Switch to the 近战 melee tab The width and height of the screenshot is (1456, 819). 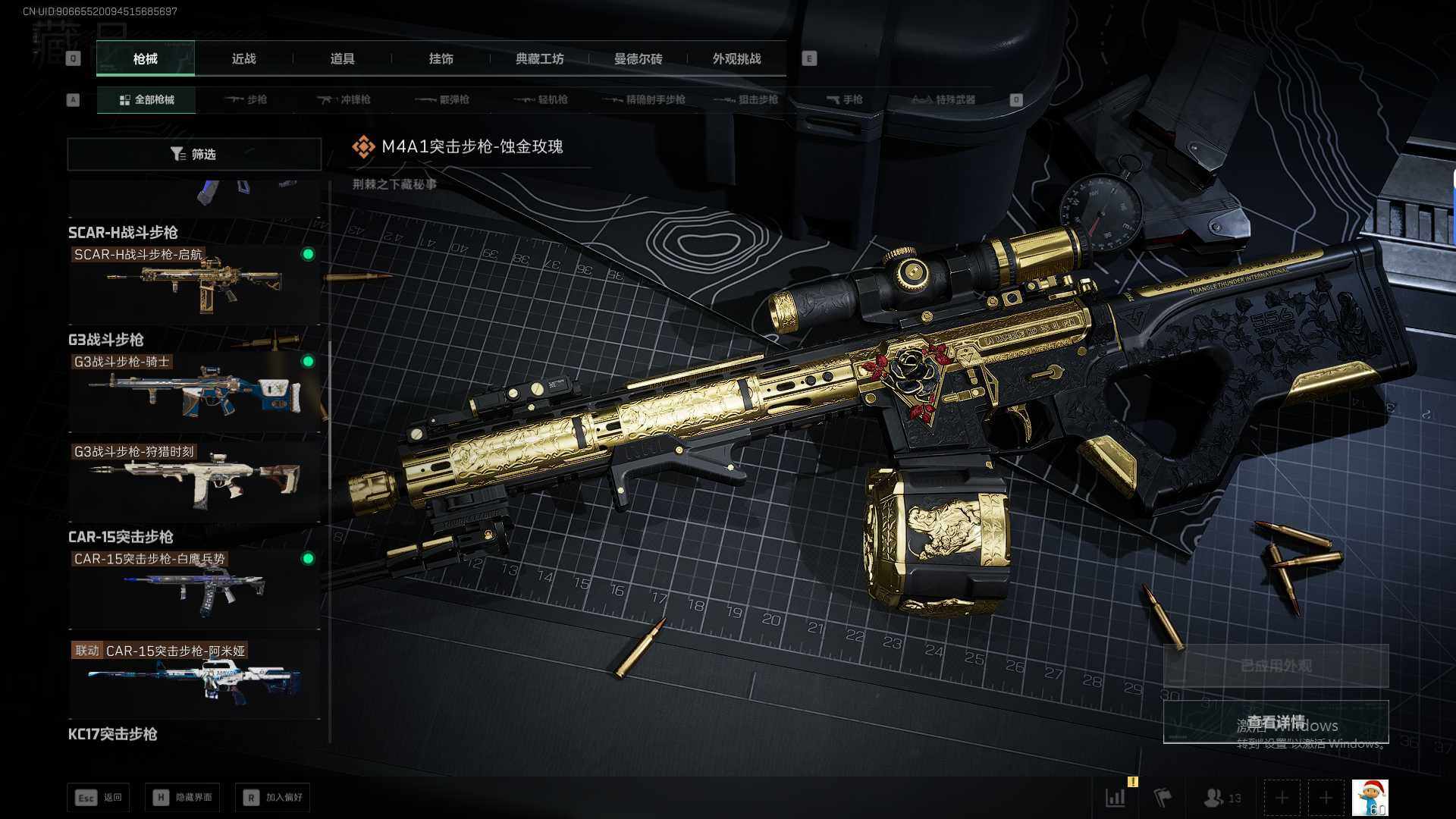pyautogui.click(x=243, y=58)
